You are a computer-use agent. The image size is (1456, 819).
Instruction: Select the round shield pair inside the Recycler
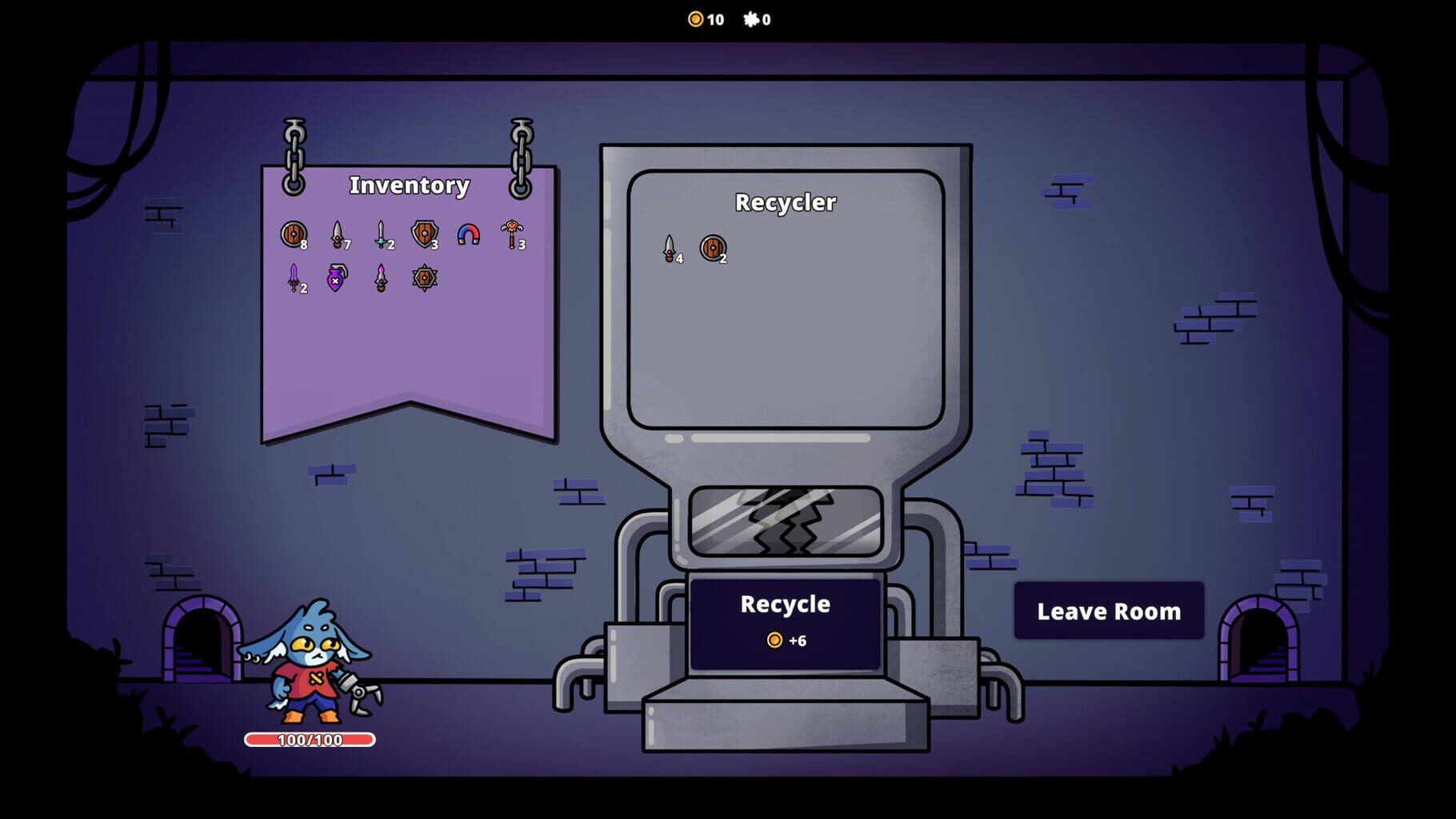coord(712,247)
